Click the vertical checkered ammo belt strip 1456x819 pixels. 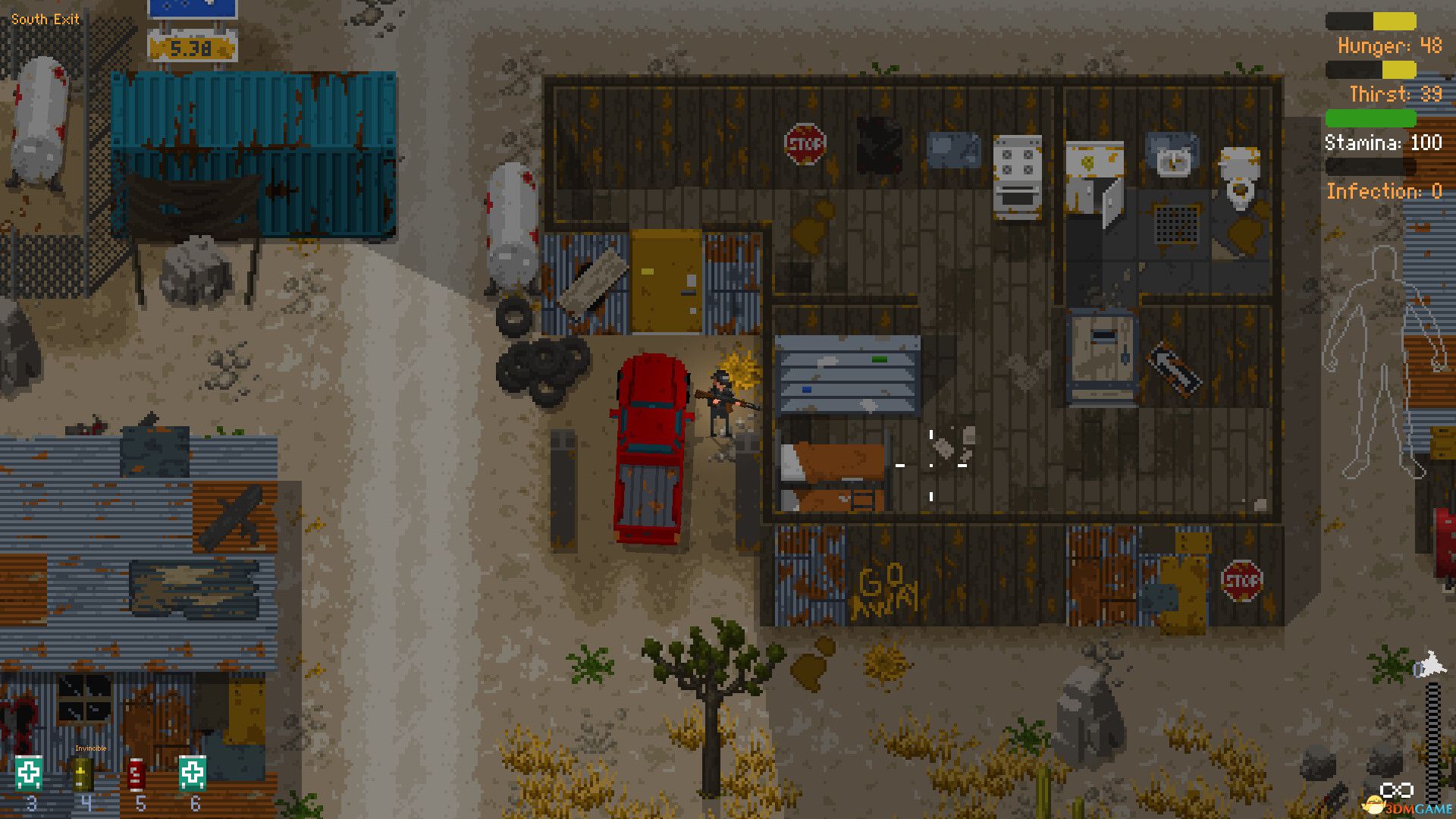tap(1432, 739)
